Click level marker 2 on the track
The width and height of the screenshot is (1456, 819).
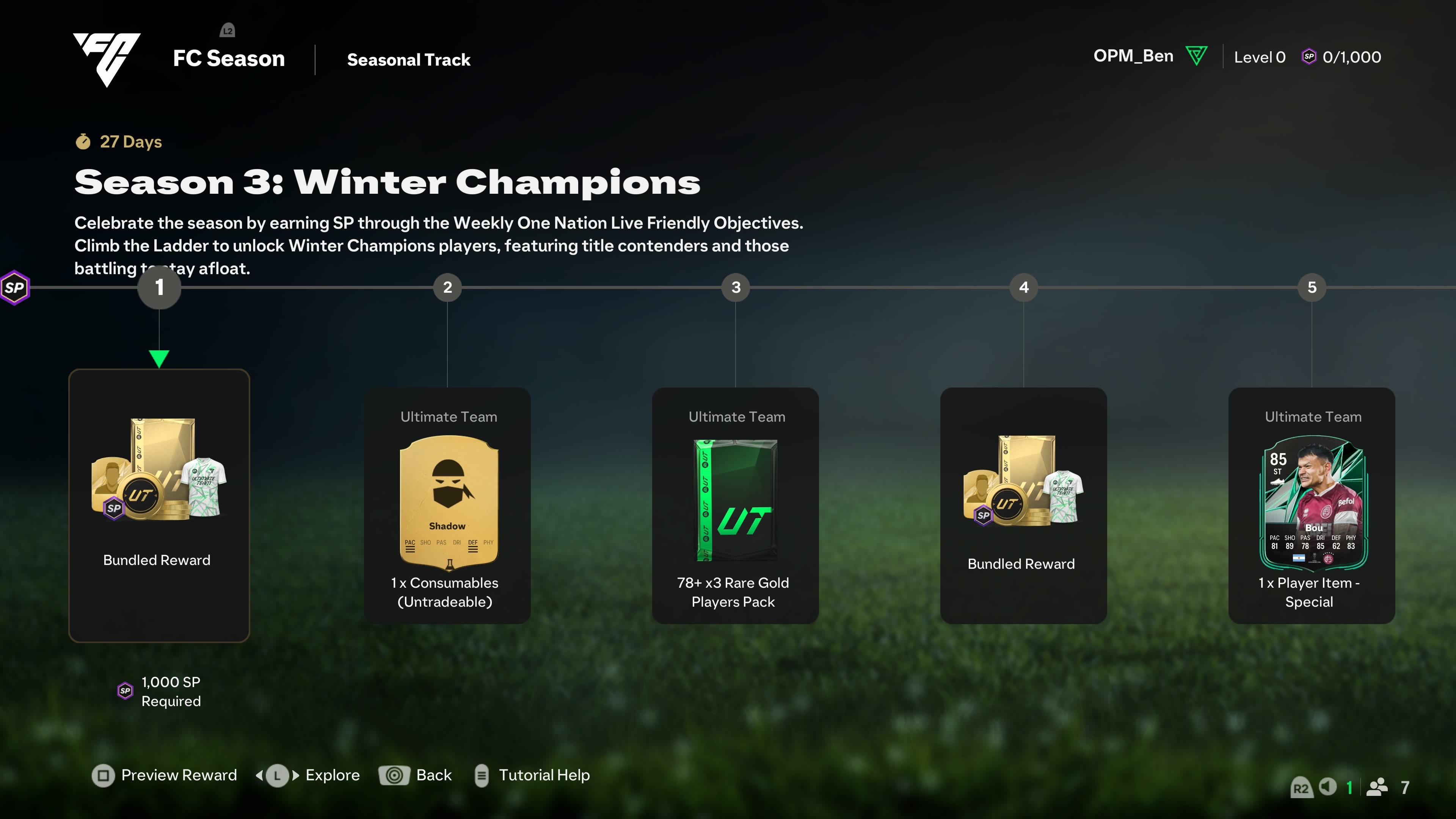click(x=447, y=287)
